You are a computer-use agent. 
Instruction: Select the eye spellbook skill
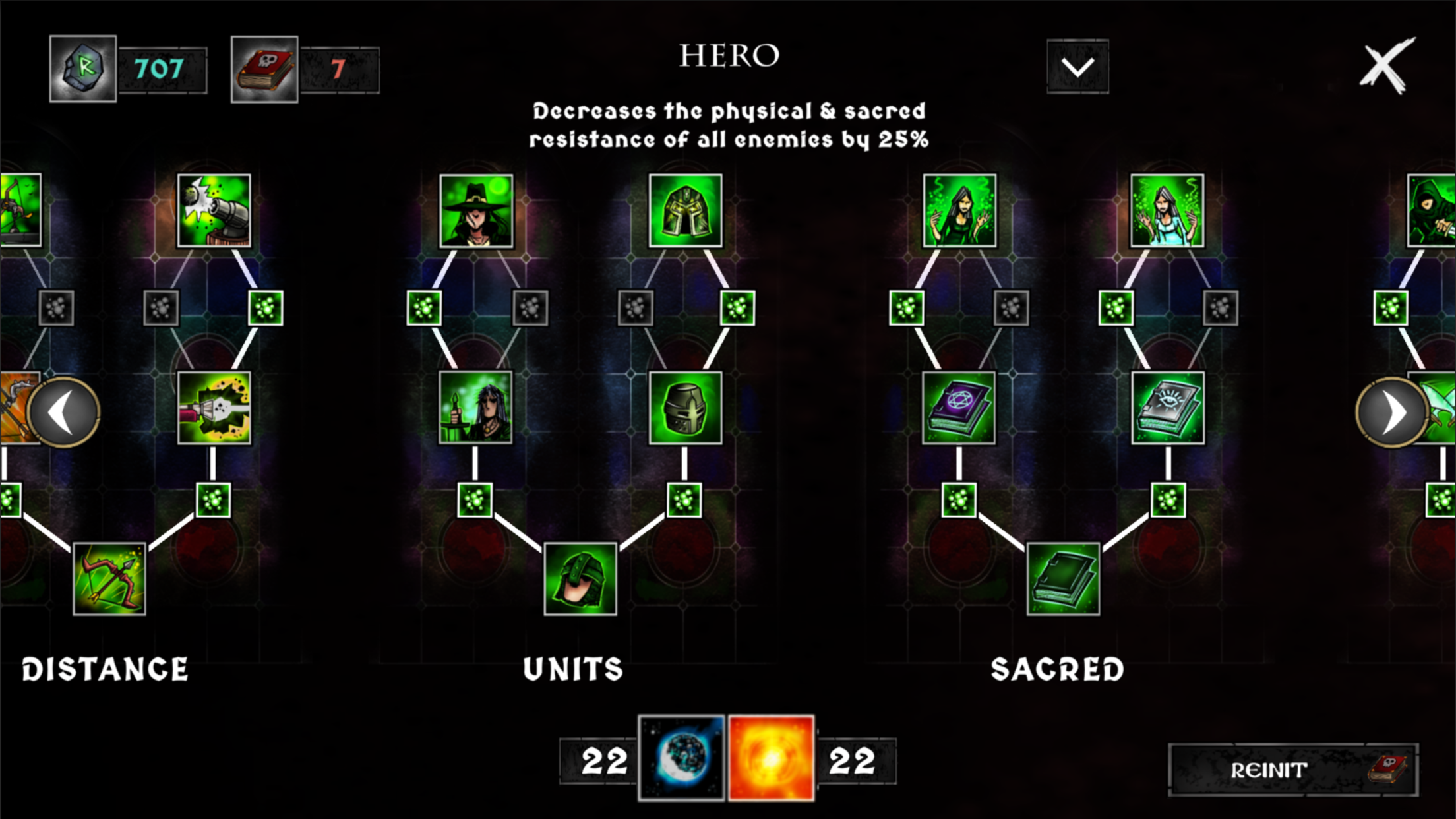[1168, 408]
